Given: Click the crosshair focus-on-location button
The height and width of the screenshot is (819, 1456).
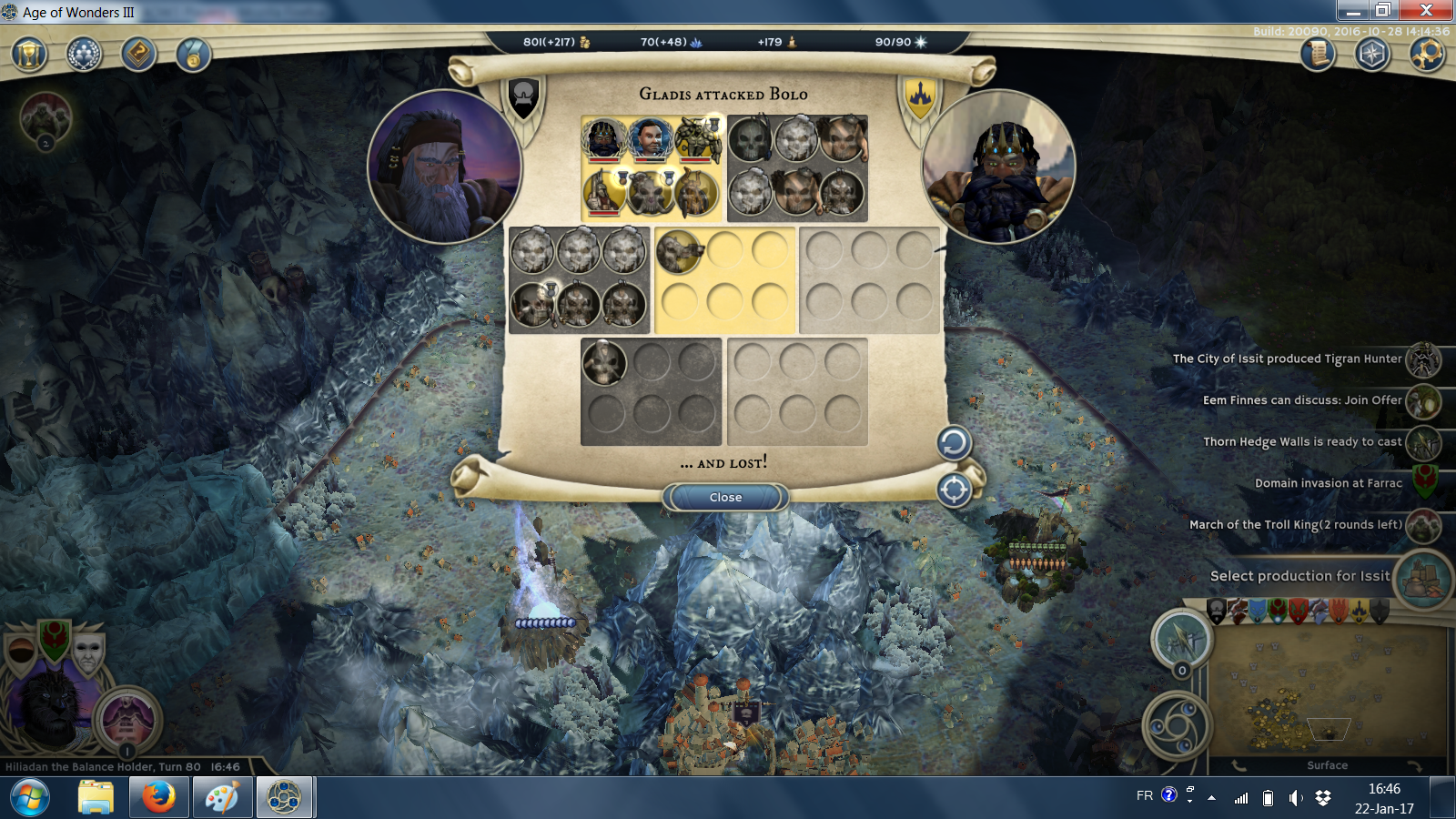Looking at the screenshot, I should [954, 490].
